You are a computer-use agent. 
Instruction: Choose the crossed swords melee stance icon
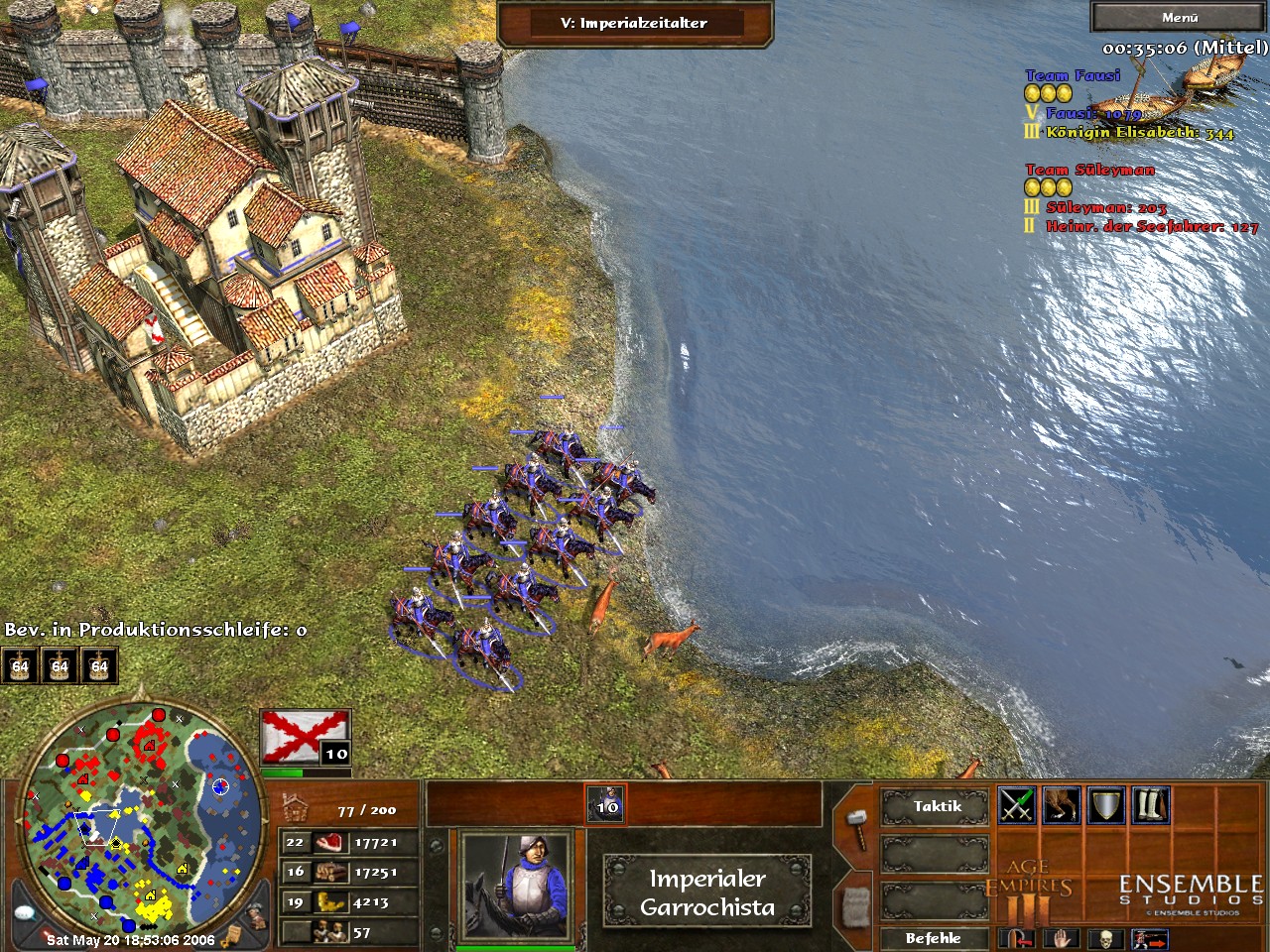(x=1017, y=805)
